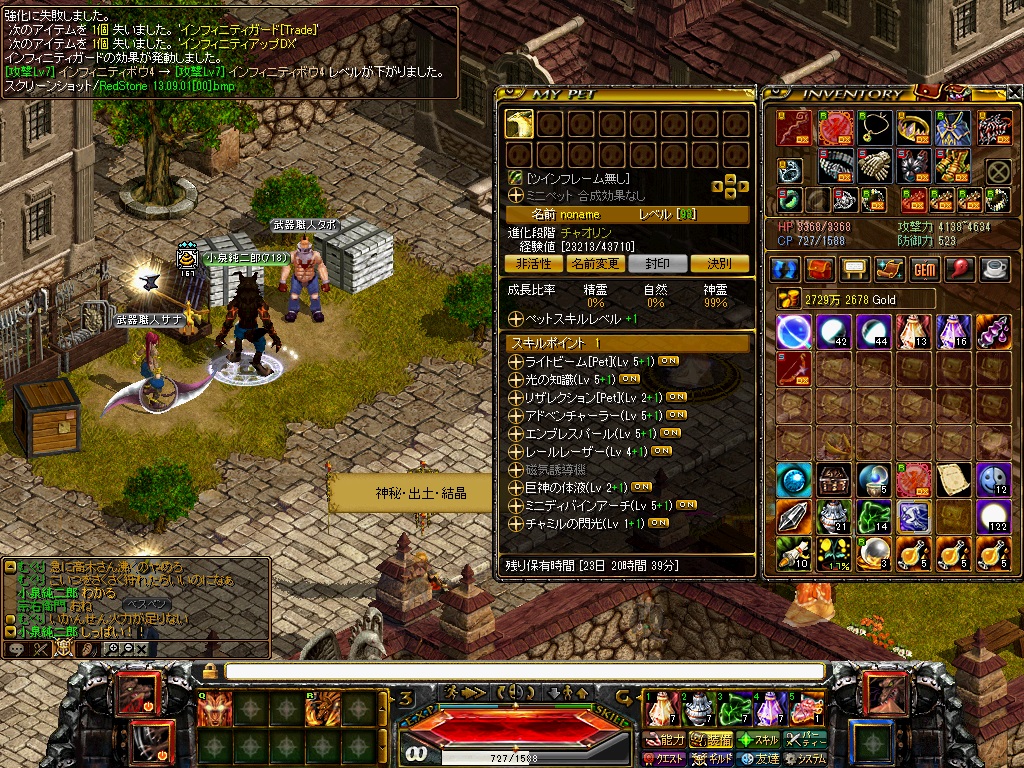Select the dragon pet slot
This screenshot has height=768, width=1024.
pyautogui.click(x=519, y=123)
